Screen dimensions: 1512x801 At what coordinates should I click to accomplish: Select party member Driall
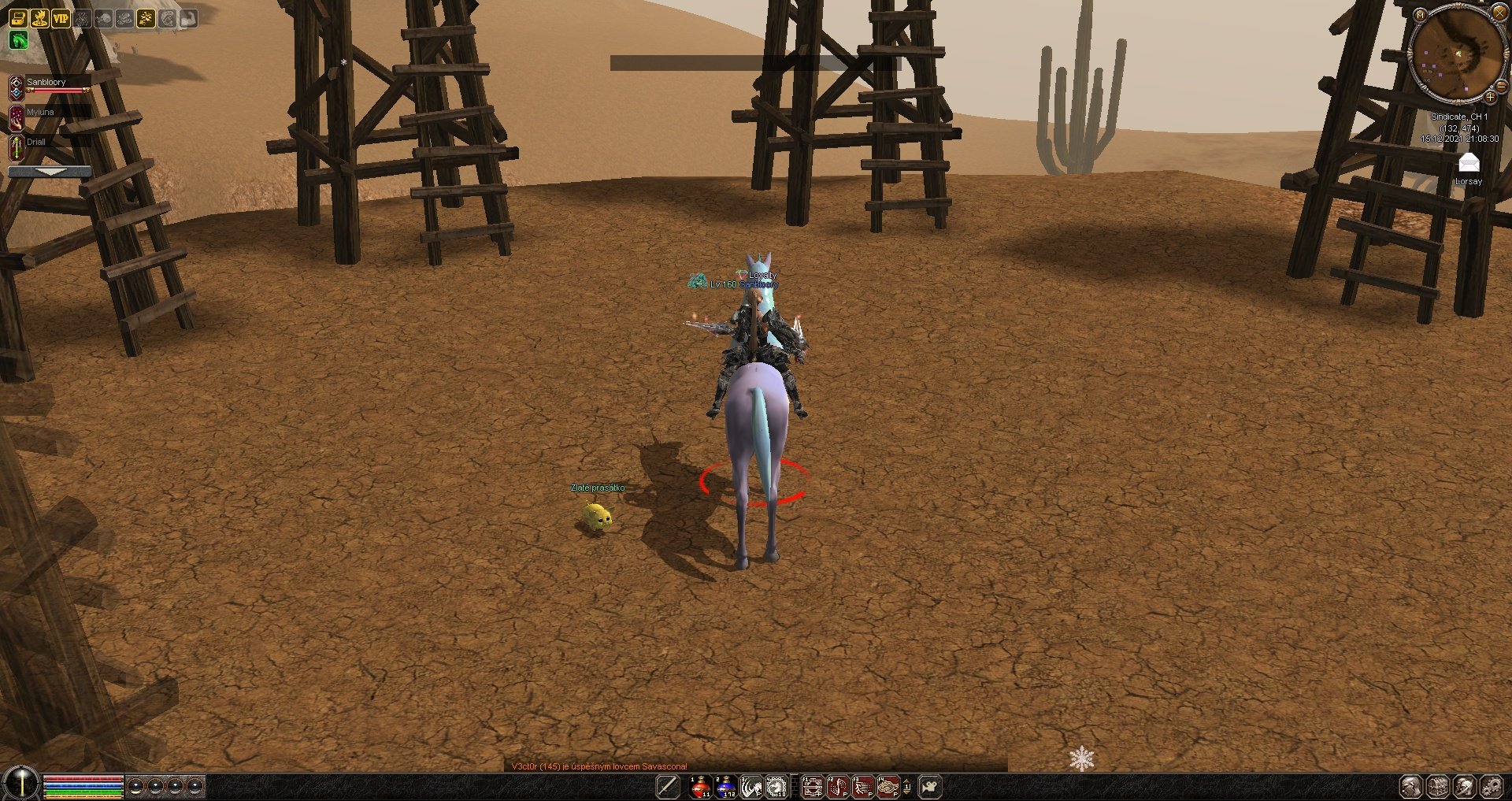click(x=36, y=143)
